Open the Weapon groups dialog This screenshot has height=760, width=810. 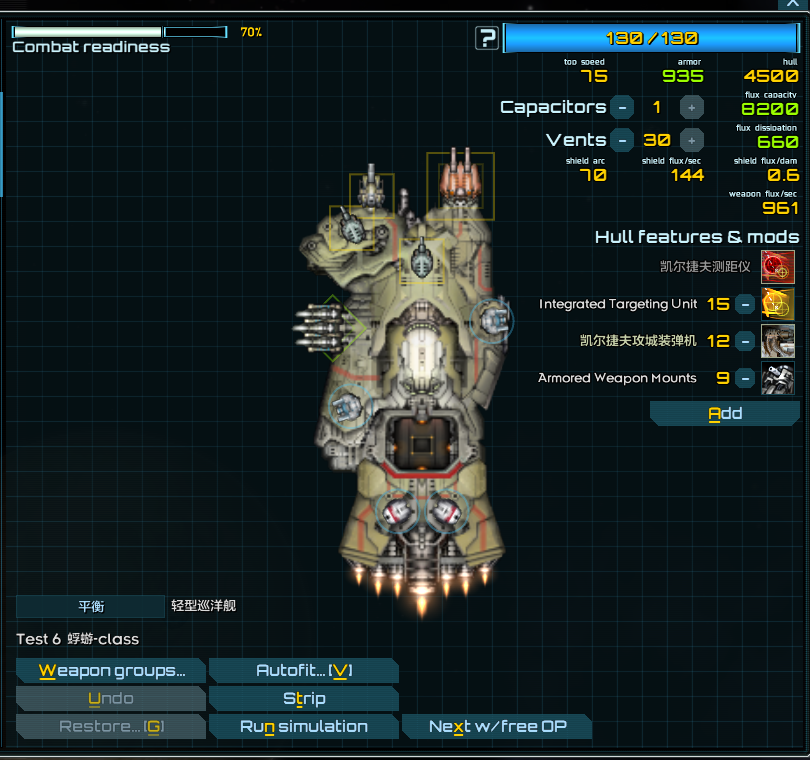111,671
